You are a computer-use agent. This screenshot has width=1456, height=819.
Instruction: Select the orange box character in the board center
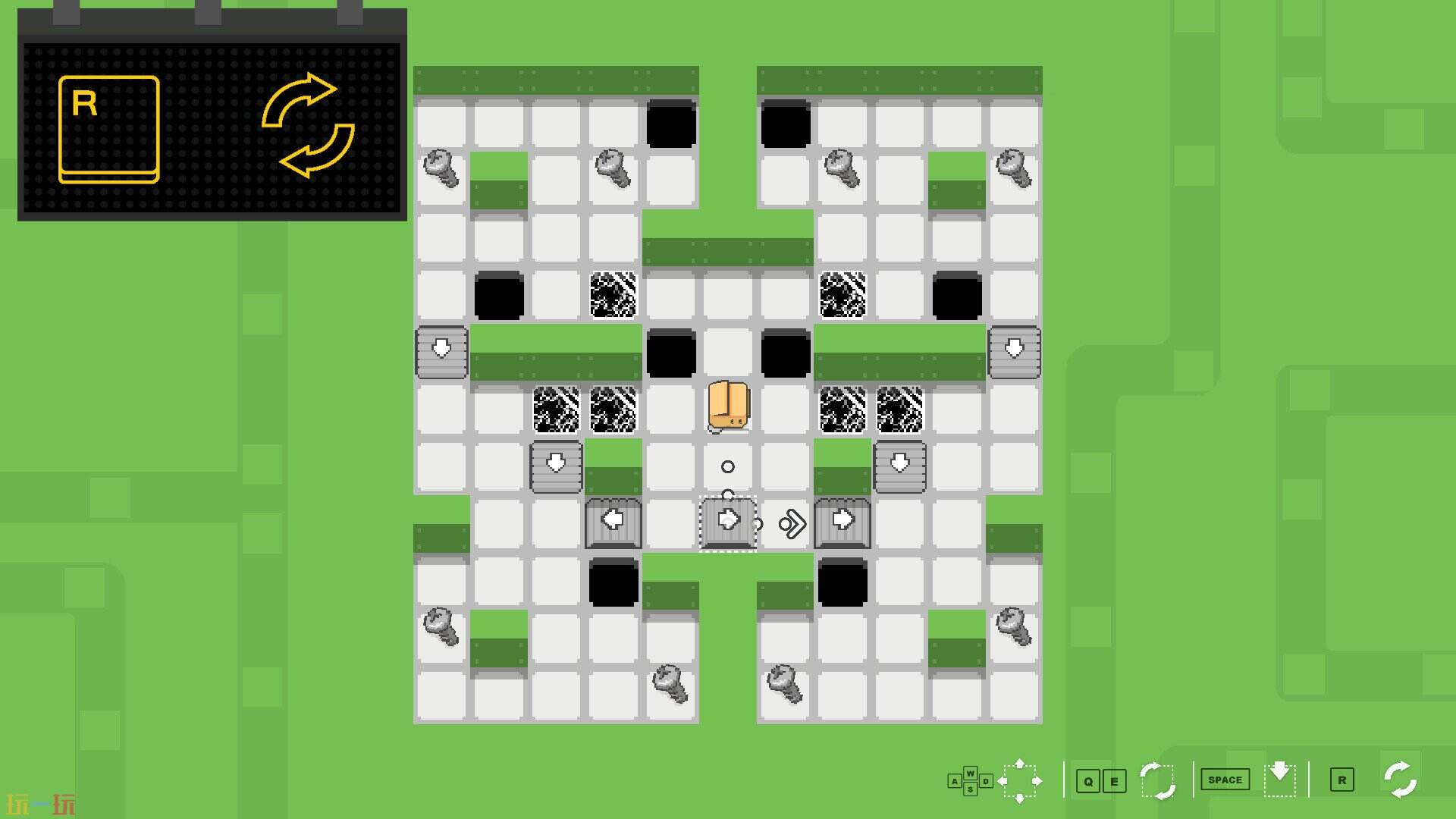[x=726, y=406]
